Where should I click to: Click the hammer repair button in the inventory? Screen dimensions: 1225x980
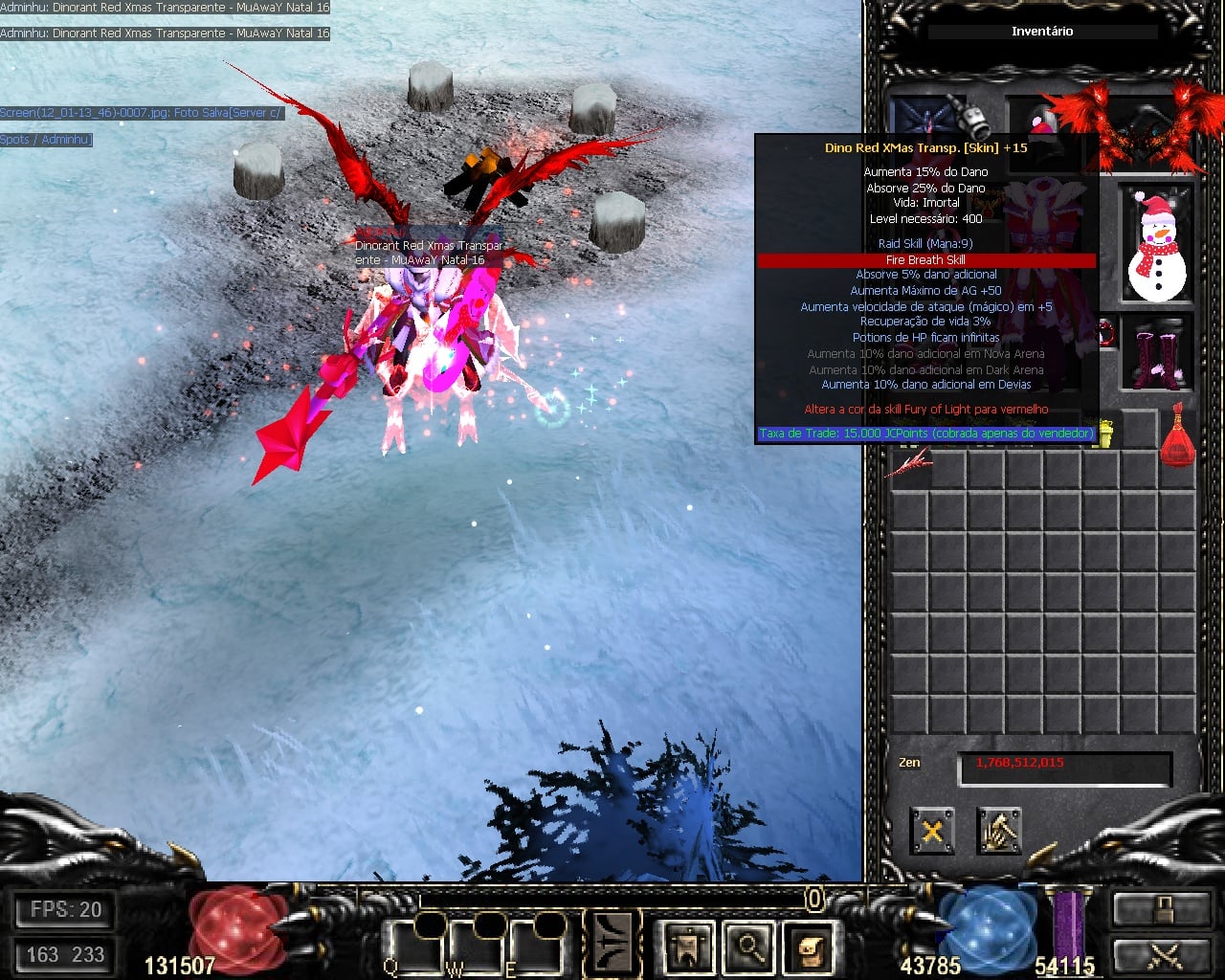(999, 831)
